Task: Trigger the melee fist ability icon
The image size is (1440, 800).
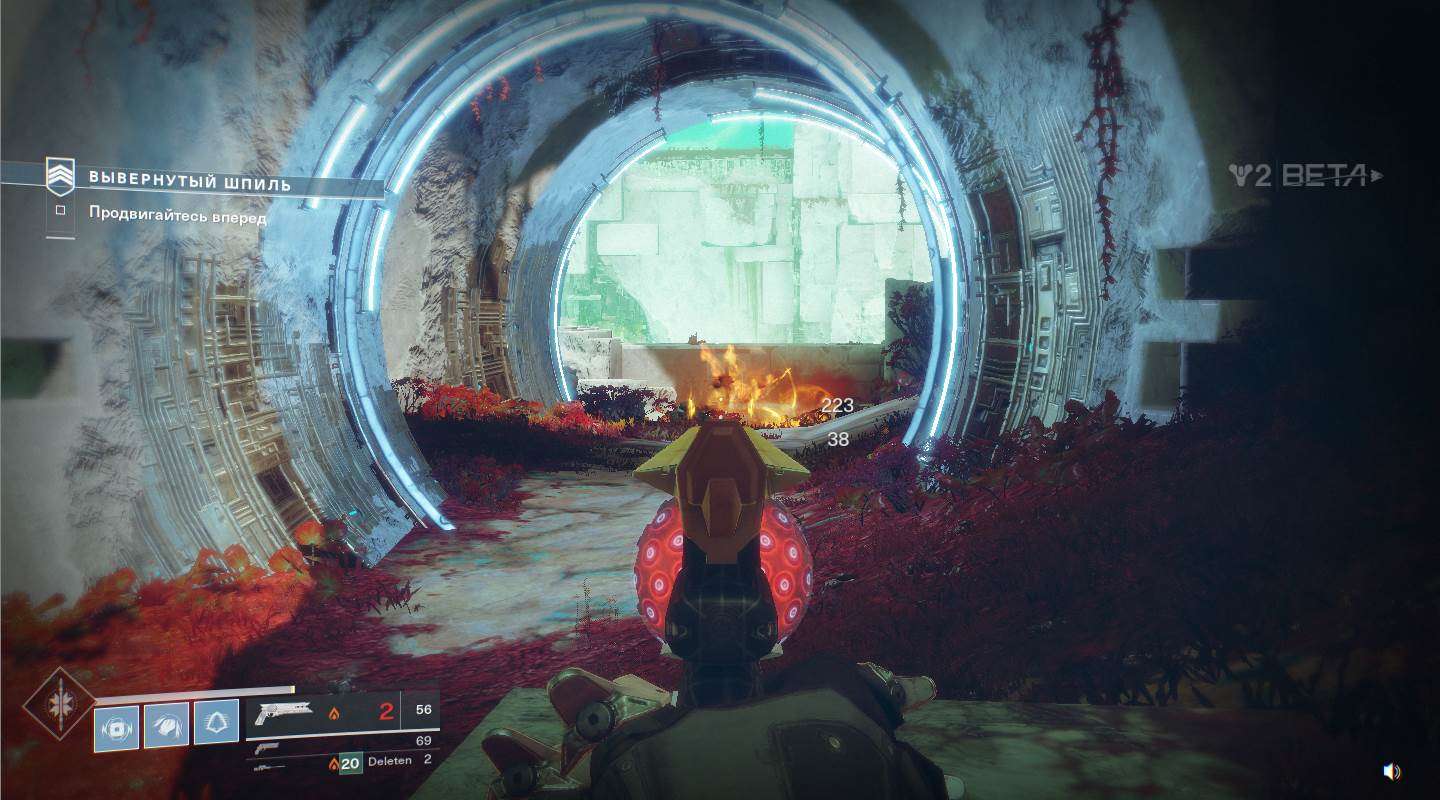Action: coord(166,725)
